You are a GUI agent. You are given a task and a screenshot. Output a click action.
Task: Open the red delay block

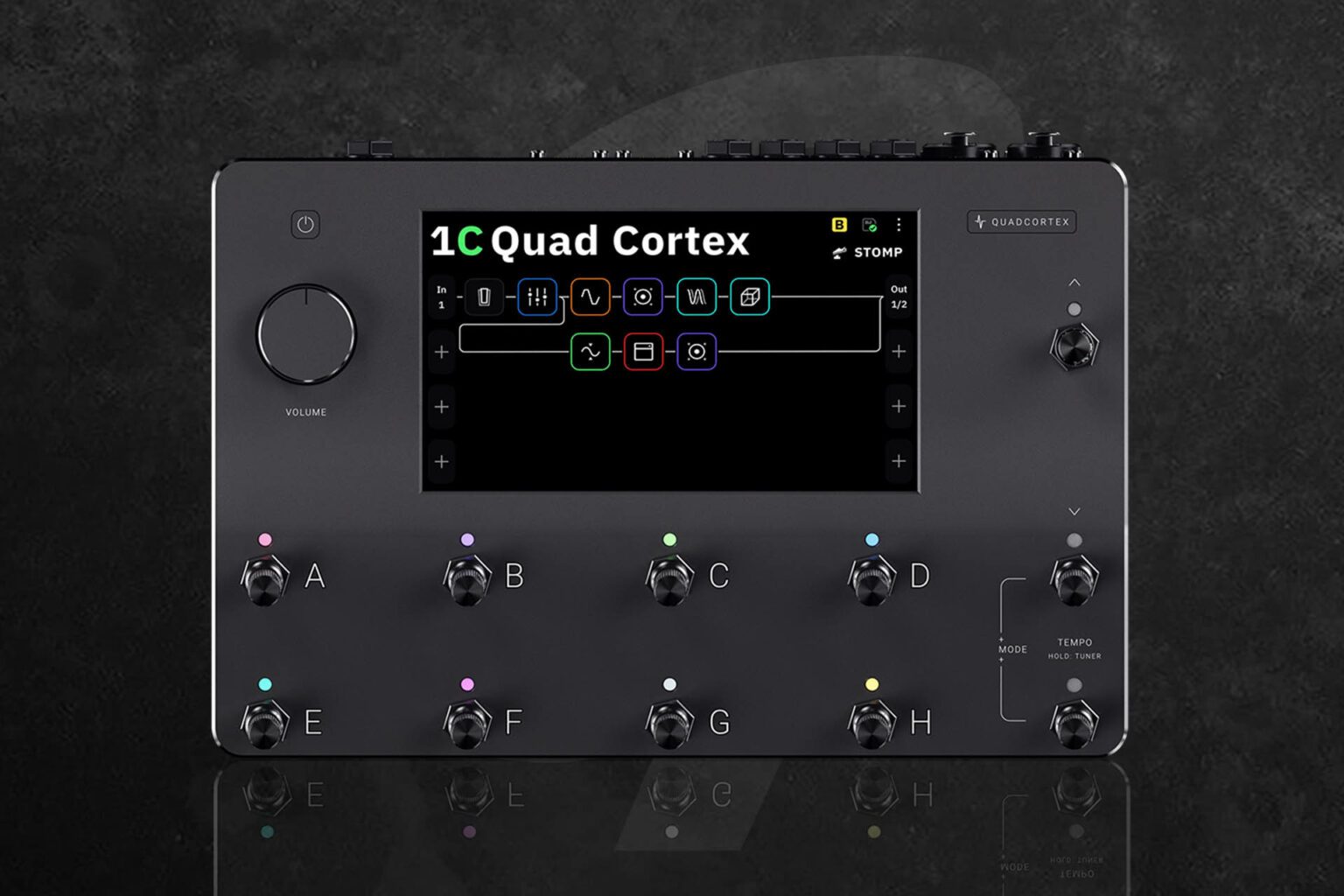click(643, 352)
